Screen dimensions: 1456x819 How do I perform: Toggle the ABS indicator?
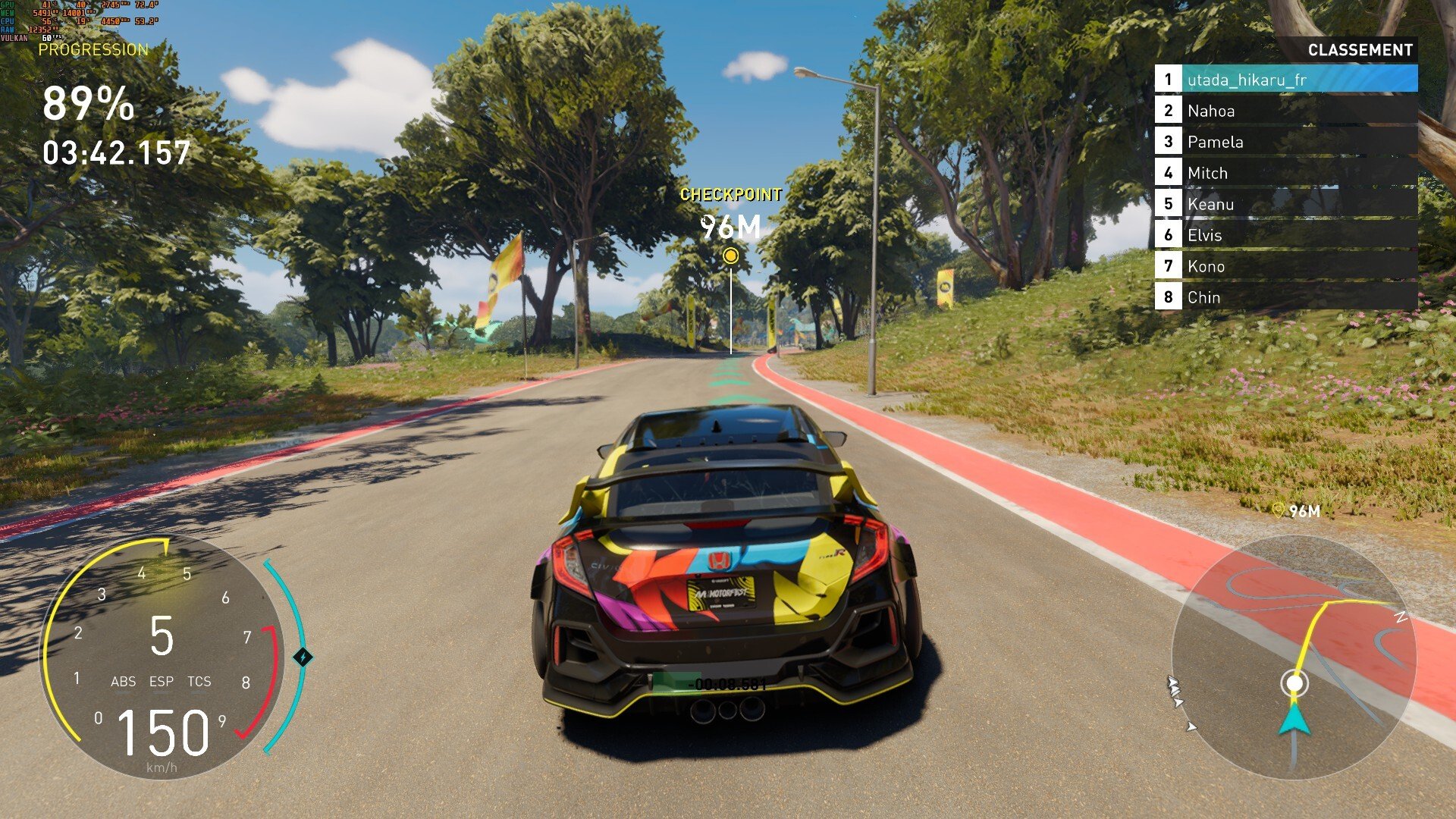124,682
